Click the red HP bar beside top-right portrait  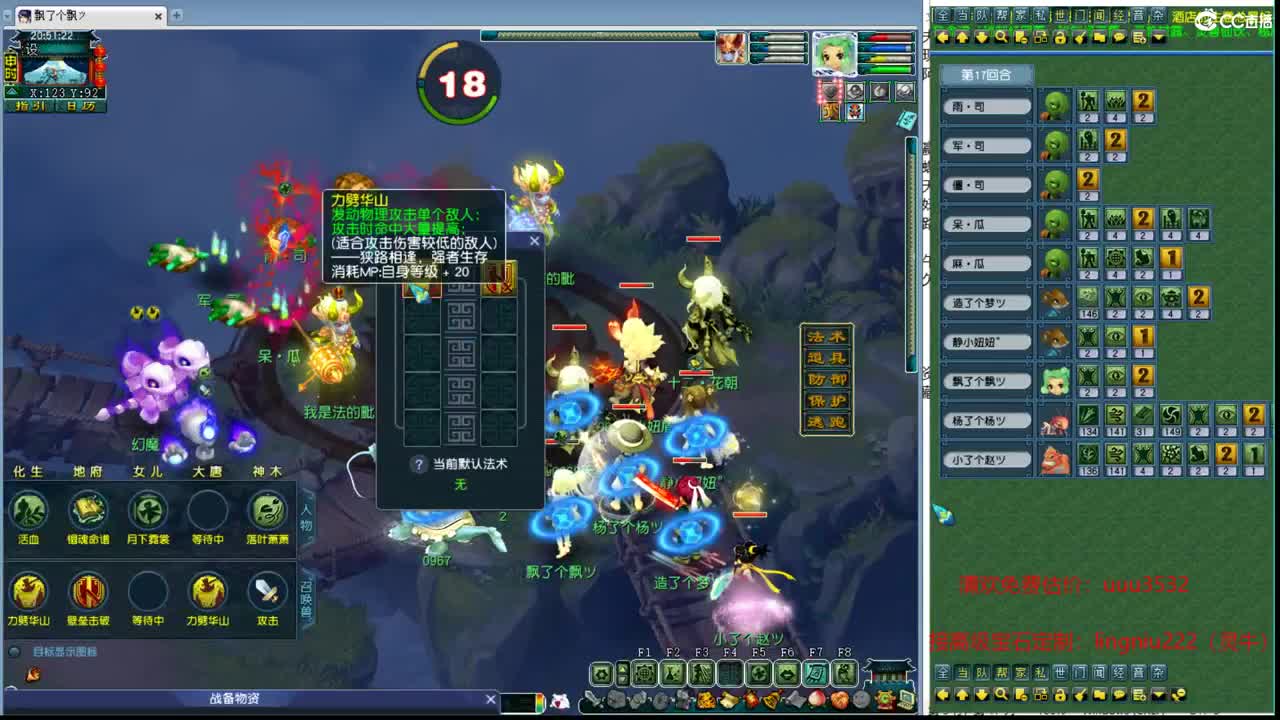point(884,37)
